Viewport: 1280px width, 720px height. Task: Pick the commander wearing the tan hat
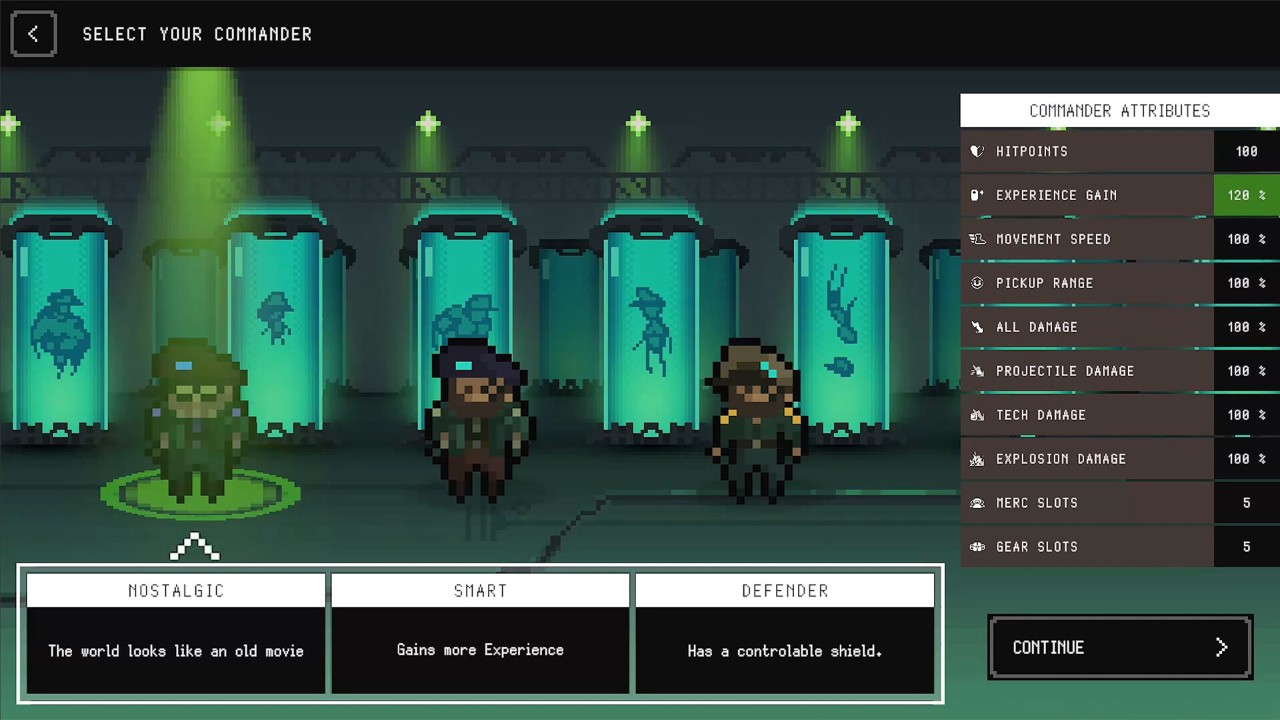[x=755, y=420]
